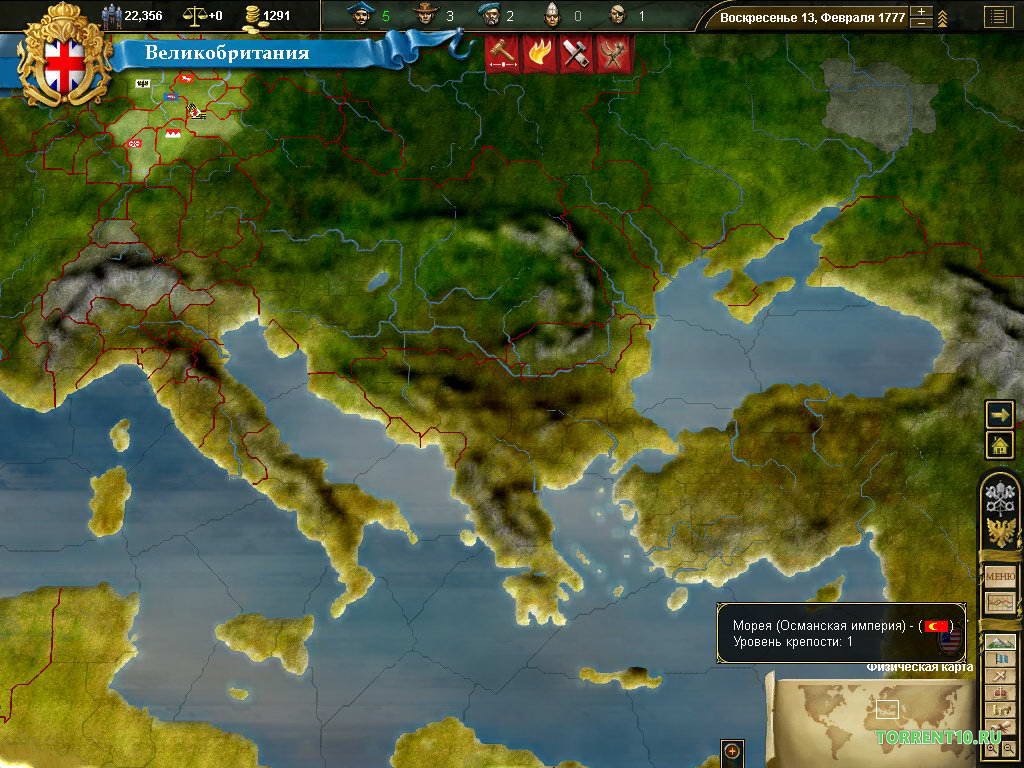This screenshot has width=1024, height=768.
Task: Click the Великобритания country name banner
Action: coord(227,53)
